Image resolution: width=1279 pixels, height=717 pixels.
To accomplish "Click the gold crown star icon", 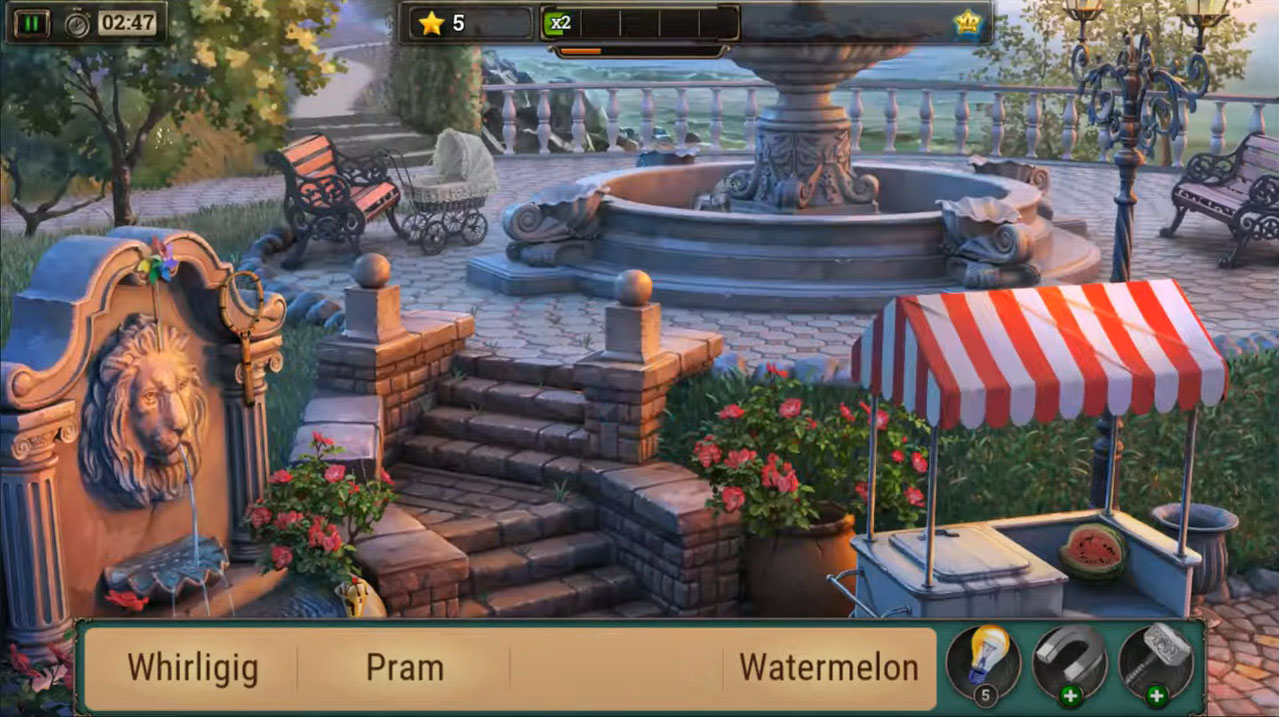I will coord(967,22).
